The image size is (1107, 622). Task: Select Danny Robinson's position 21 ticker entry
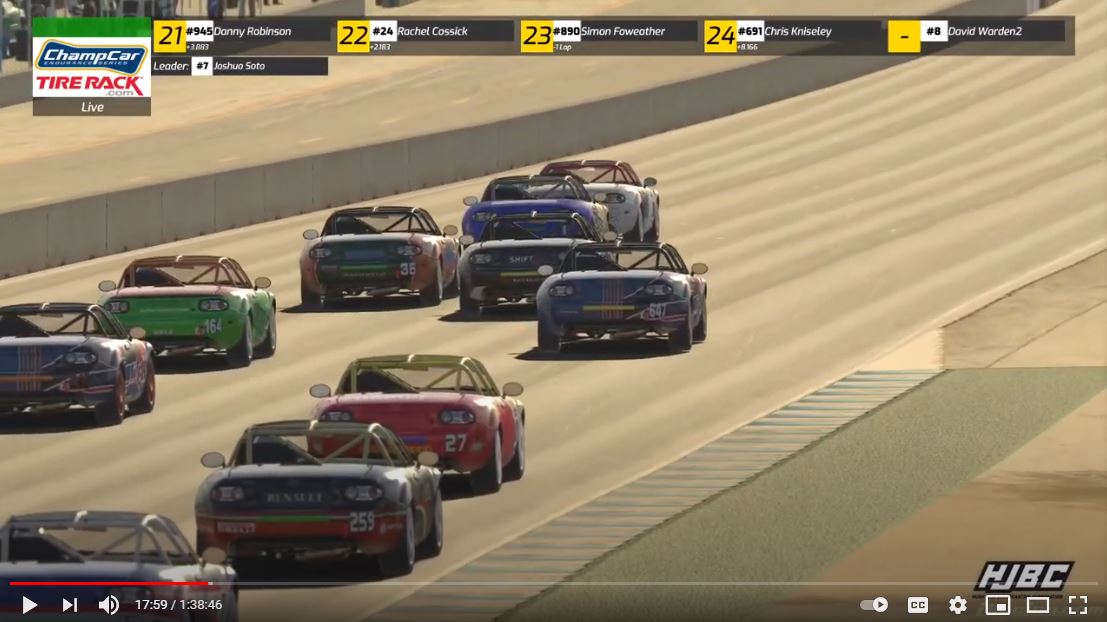[x=242, y=36]
